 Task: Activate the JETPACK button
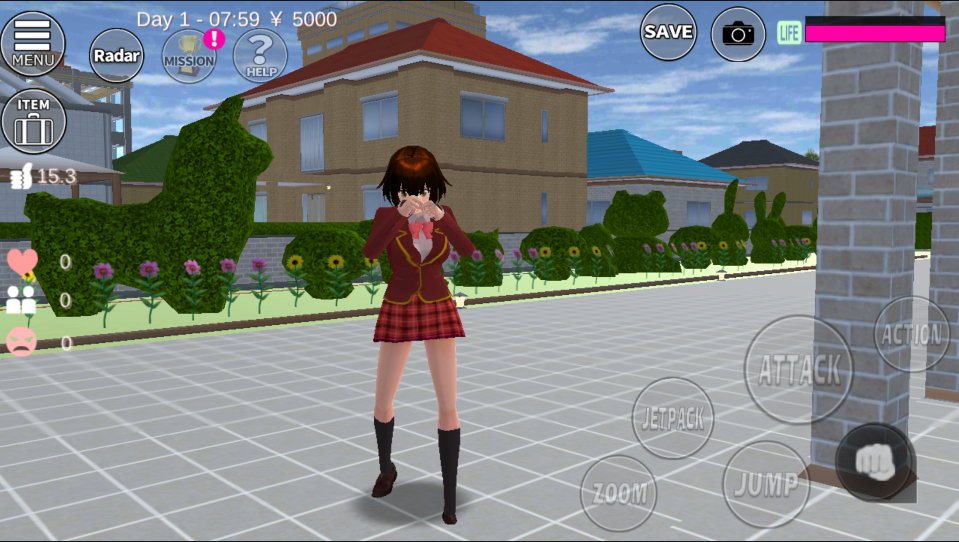(x=673, y=417)
